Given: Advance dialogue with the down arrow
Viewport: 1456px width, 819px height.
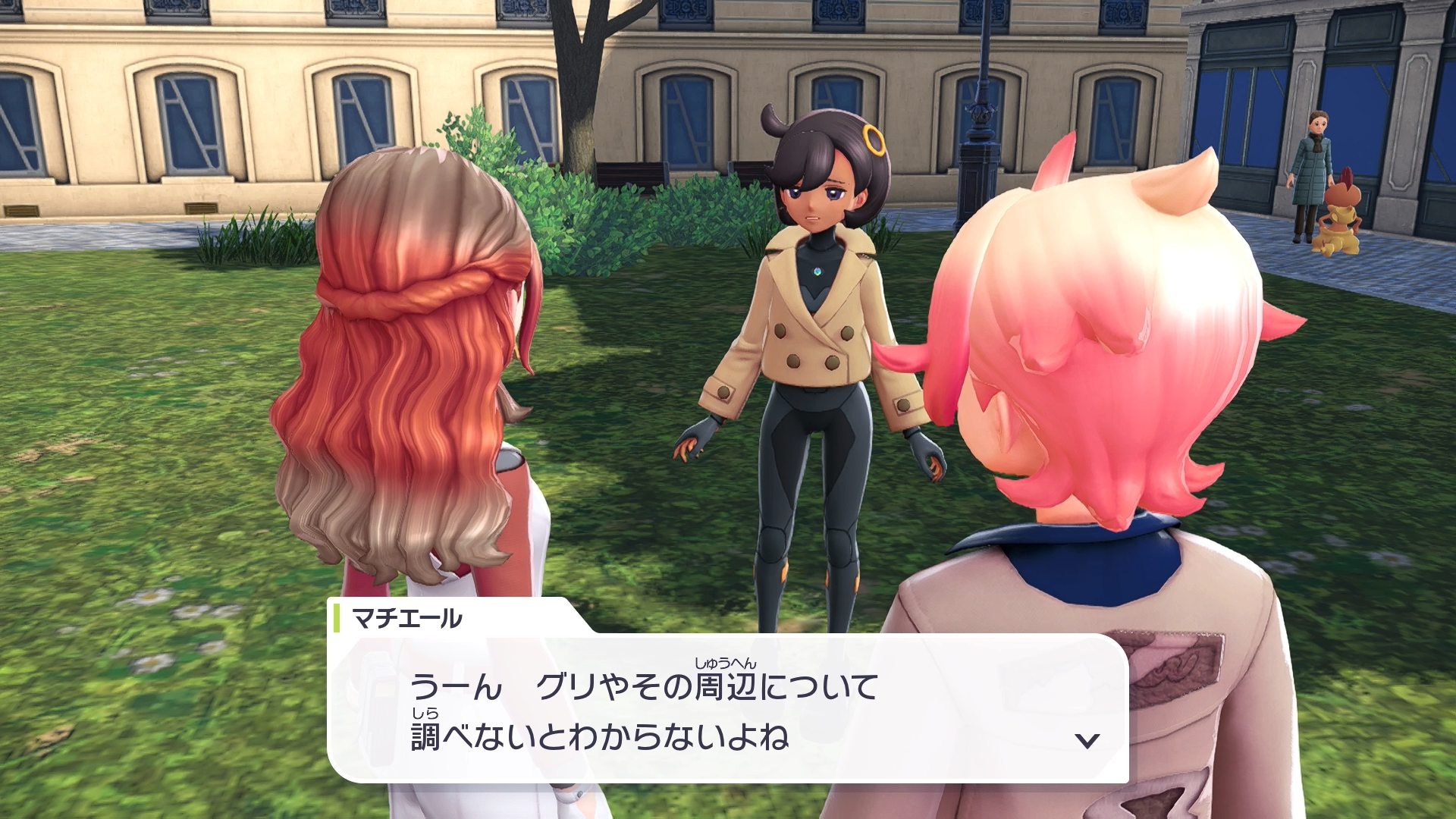Looking at the screenshot, I should coord(1087,740).
